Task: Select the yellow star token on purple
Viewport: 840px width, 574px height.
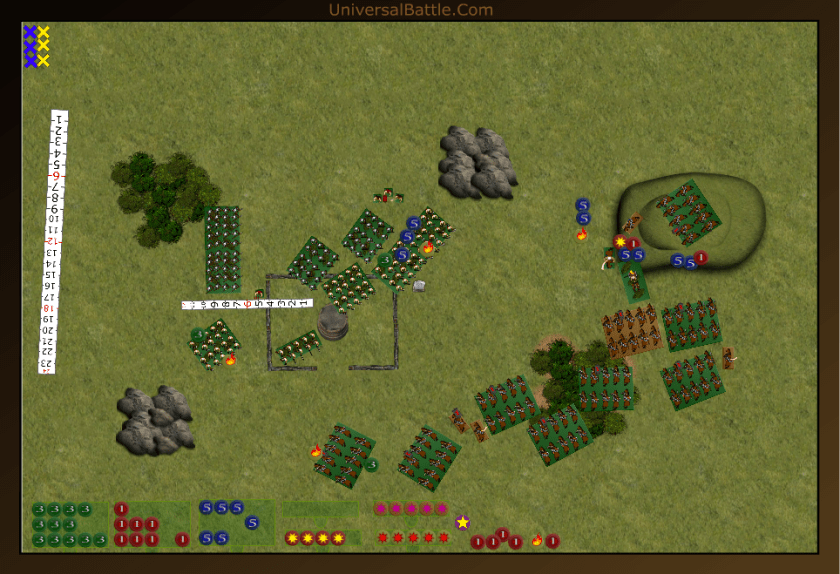Action: click(x=462, y=522)
